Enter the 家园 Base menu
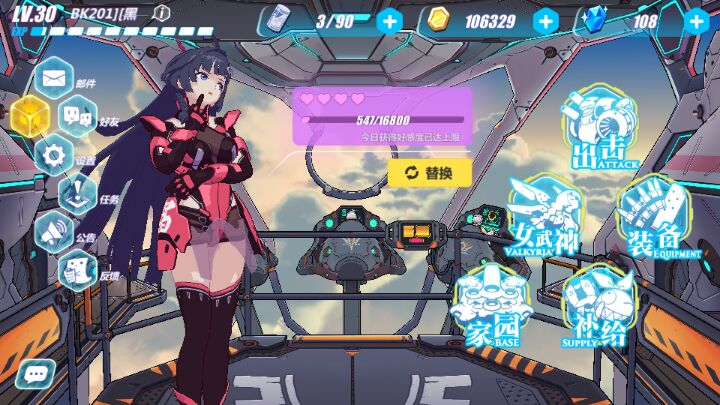Viewport: 720px width, 405px height. click(x=491, y=304)
